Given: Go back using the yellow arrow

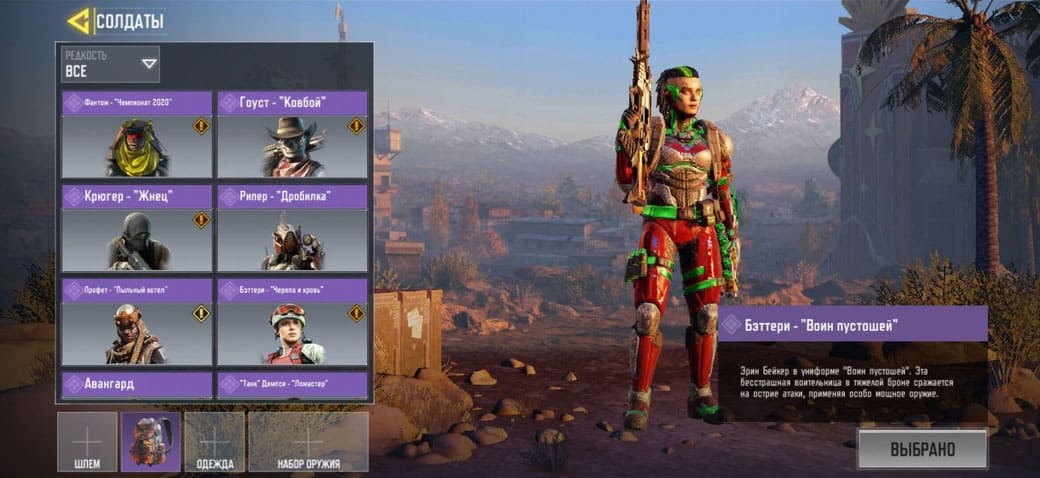Looking at the screenshot, I should (78, 21).
